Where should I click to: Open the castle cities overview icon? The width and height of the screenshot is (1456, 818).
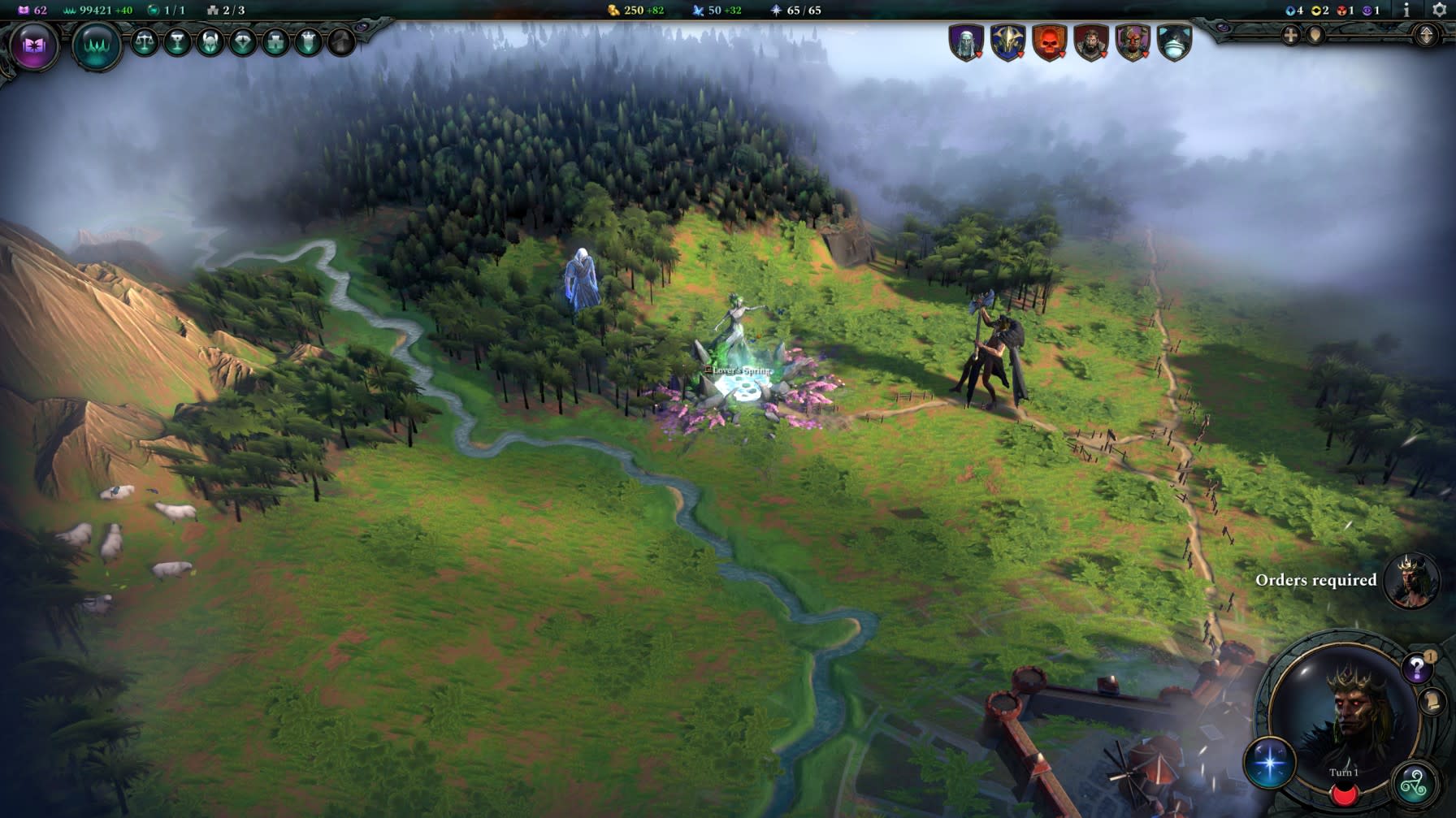[275, 42]
